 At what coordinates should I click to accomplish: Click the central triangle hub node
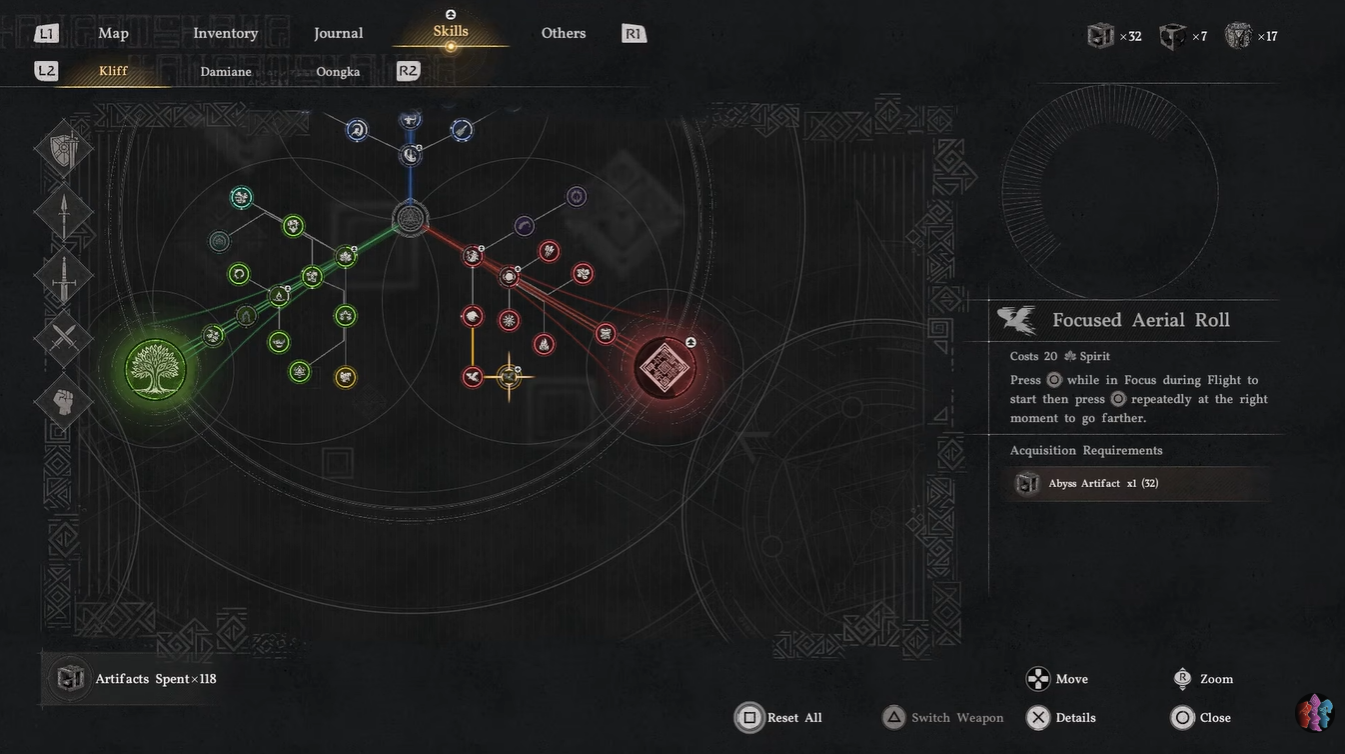point(410,218)
